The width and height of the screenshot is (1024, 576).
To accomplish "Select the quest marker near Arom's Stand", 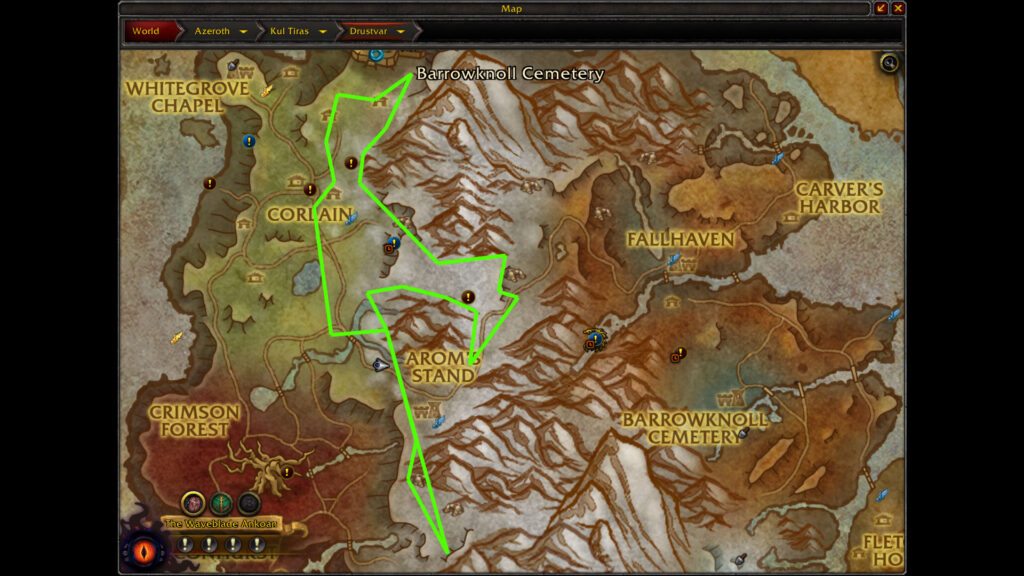I will (x=467, y=297).
